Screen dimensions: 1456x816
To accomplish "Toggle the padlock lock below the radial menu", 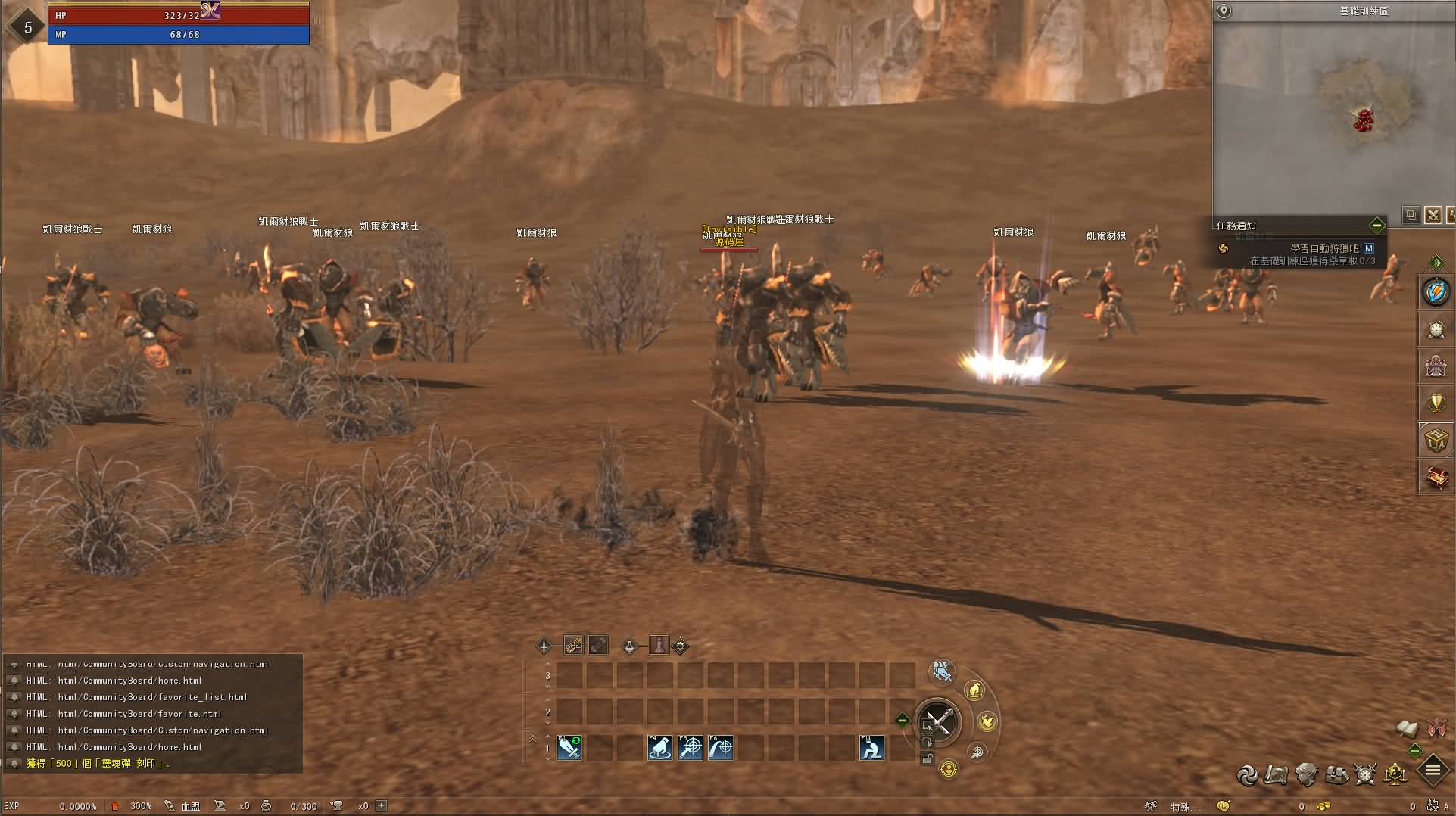I will (928, 761).
